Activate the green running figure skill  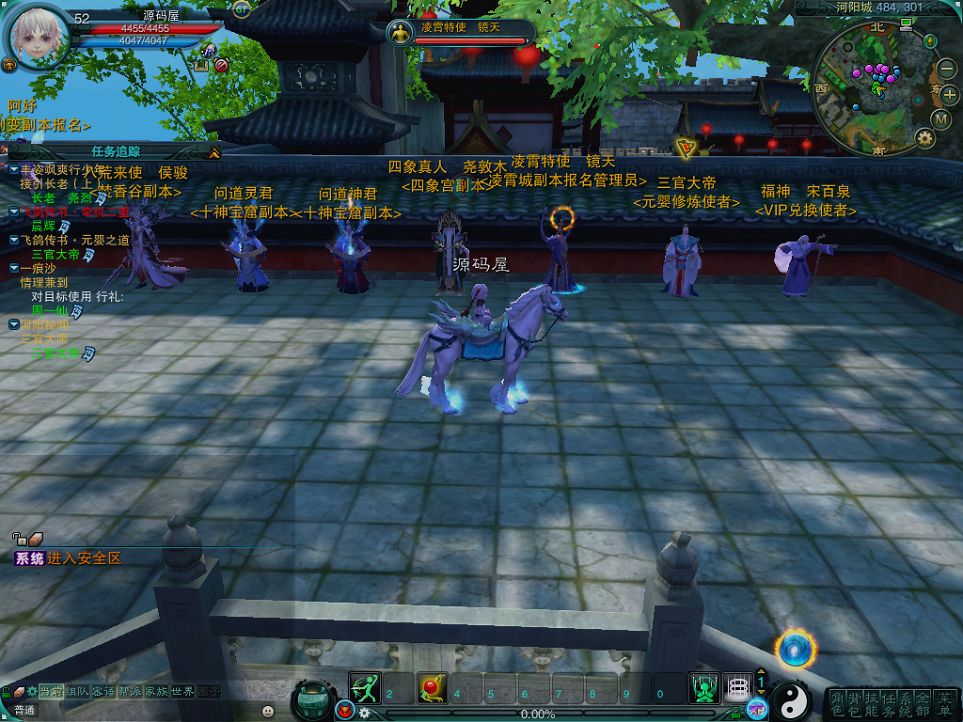(x=364, y=687)
